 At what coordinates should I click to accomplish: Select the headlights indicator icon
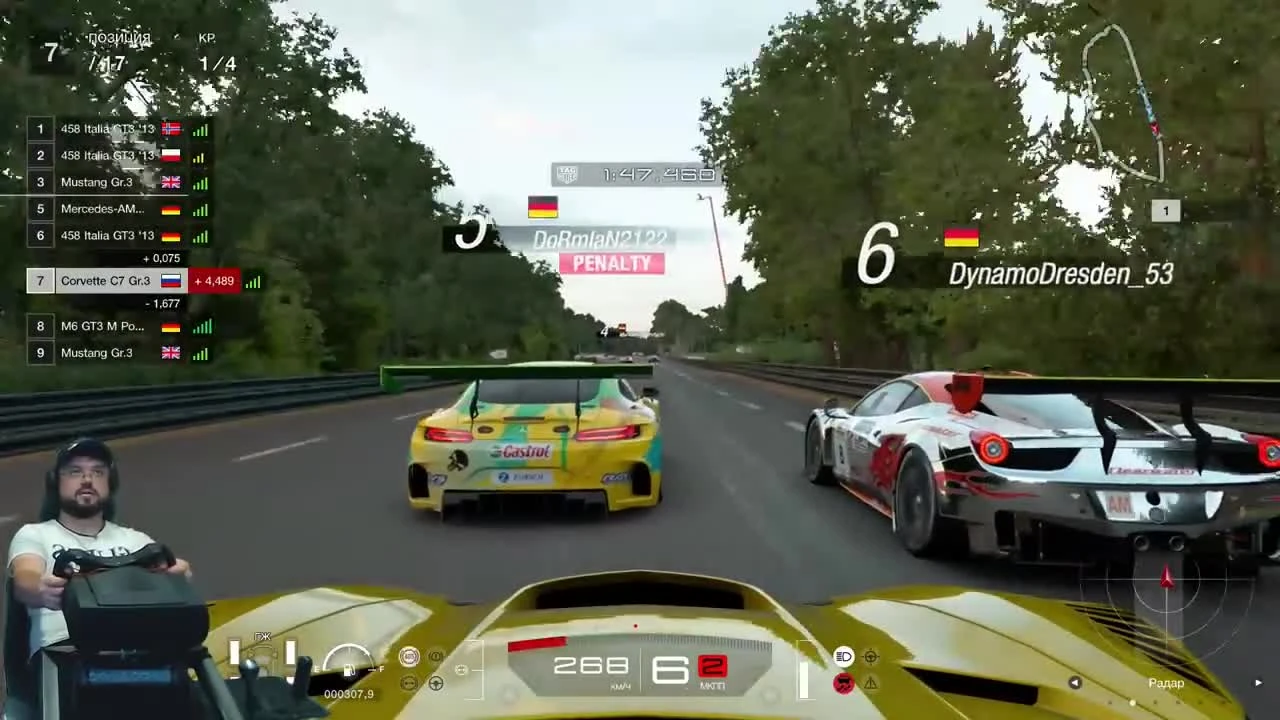point(845,658)
